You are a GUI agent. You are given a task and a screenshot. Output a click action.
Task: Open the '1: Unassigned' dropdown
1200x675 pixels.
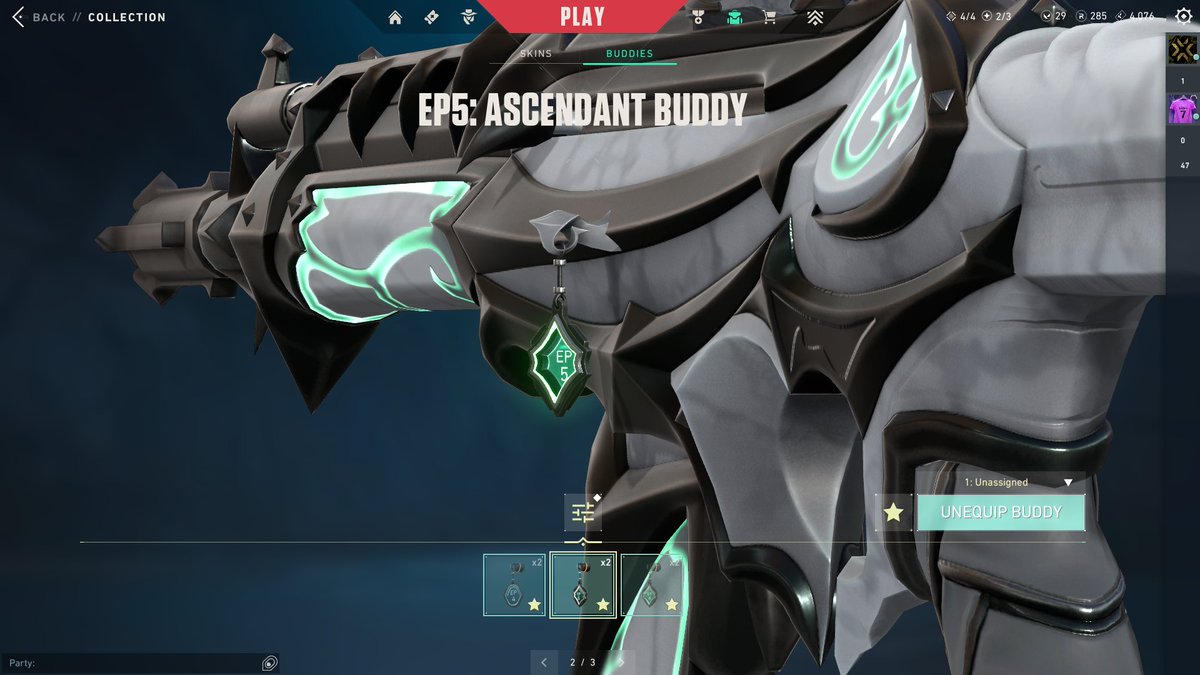[1017, 482]
